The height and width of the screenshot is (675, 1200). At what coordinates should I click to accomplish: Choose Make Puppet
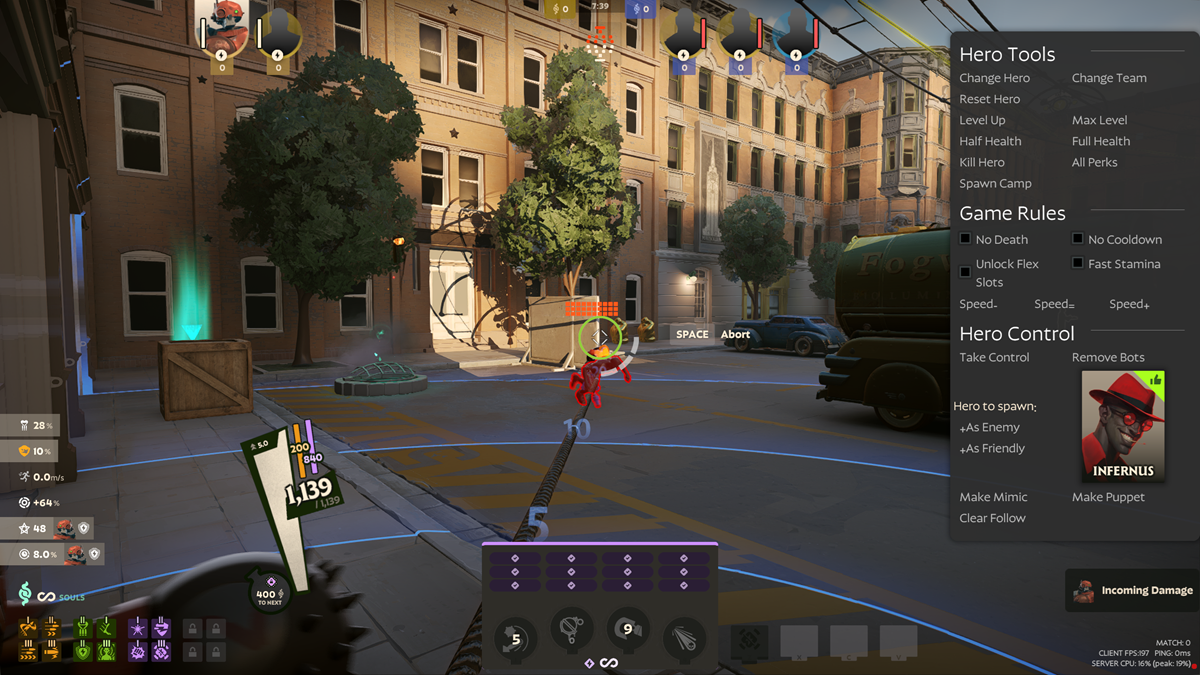click(x=1108, y=497)
